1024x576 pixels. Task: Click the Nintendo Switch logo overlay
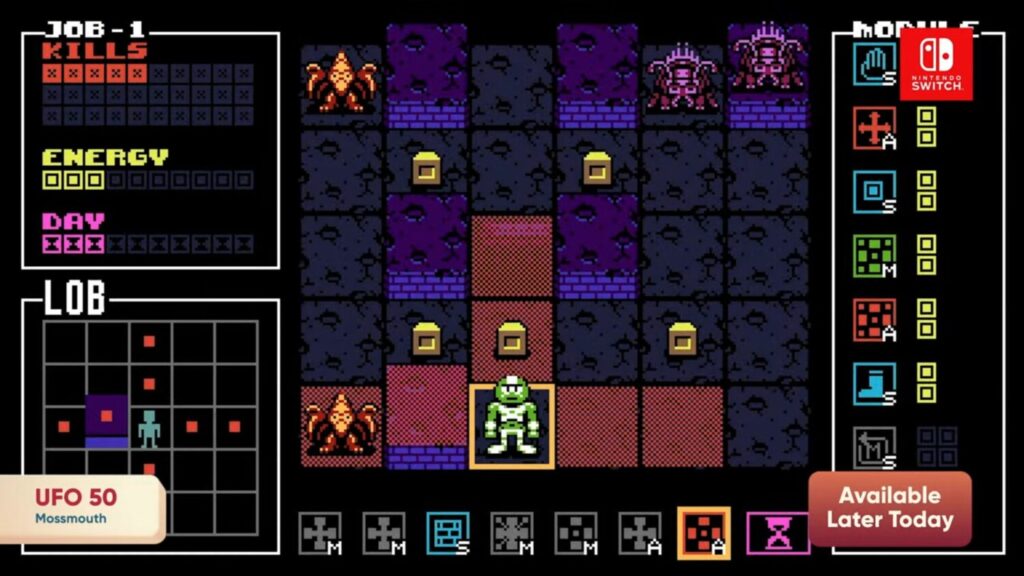point(936,63)
